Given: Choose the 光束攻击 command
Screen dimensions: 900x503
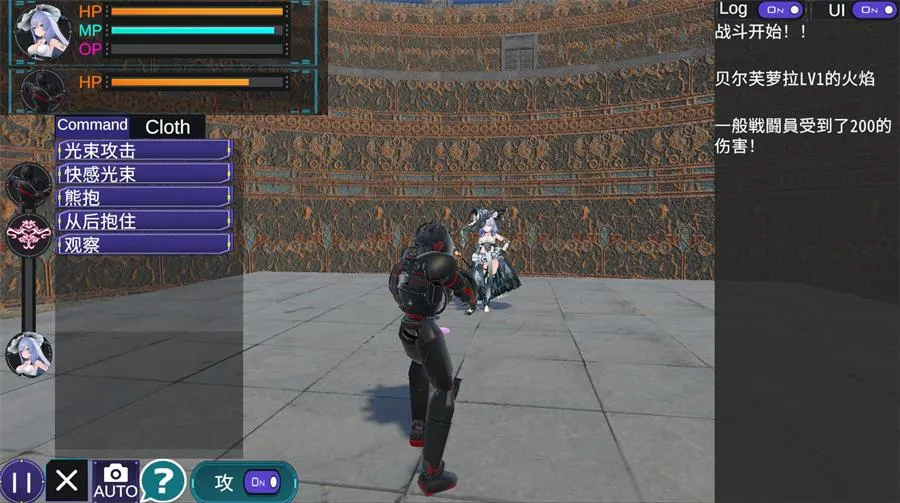Looking at the screenshot, I should pyautogui.click(x=145, y=151).
